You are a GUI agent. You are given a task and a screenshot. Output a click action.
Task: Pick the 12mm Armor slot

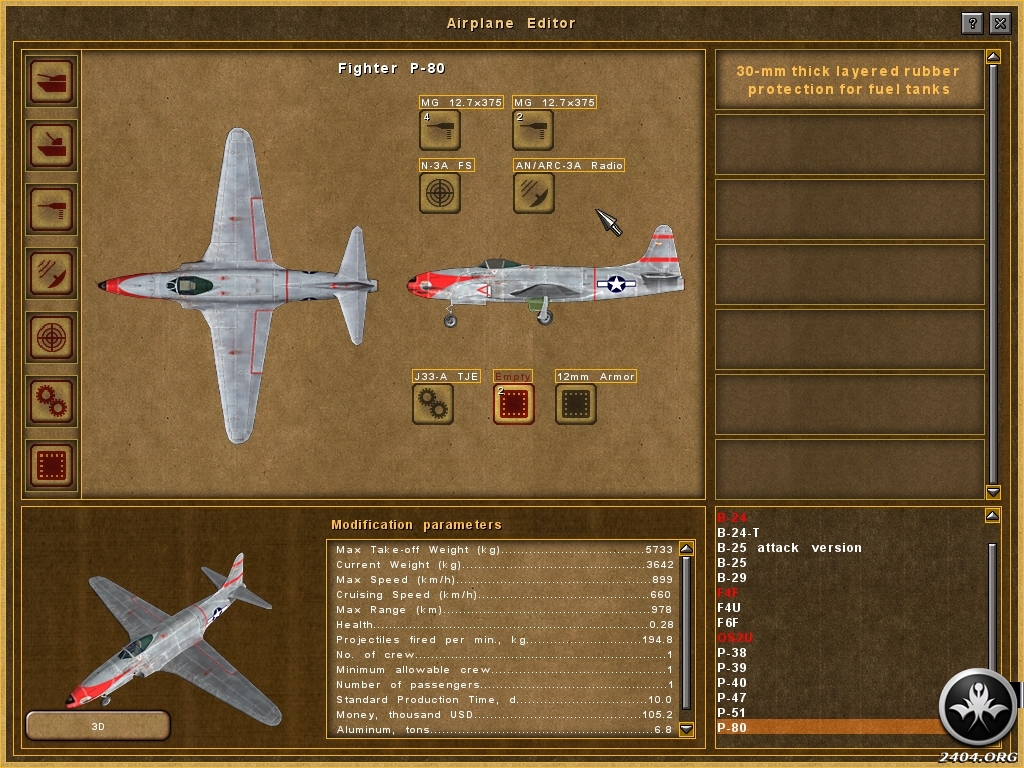pyautogui.click(x=576, y=403)
